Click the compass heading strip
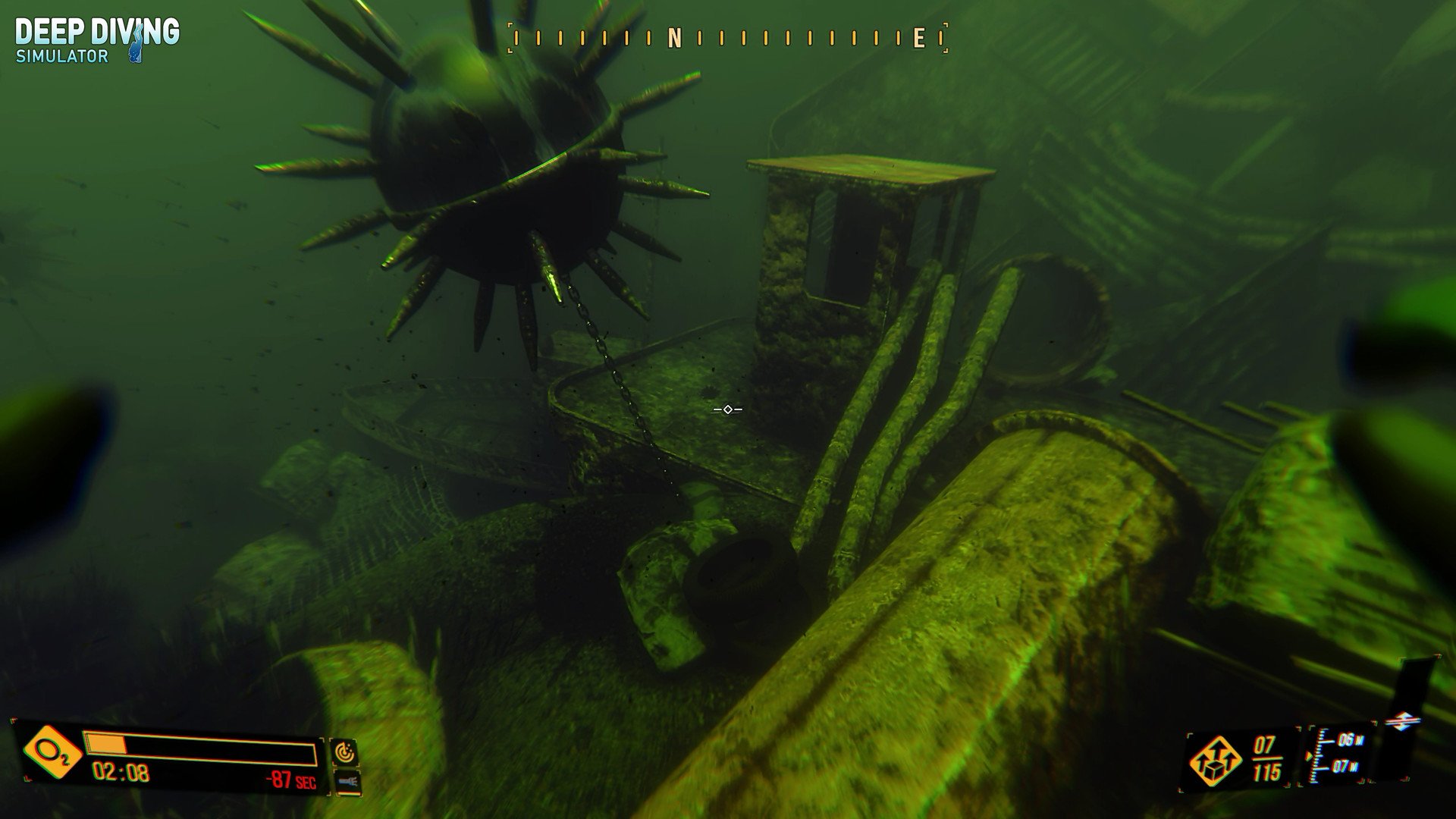 pyautogui.click(x=728, y=38)
